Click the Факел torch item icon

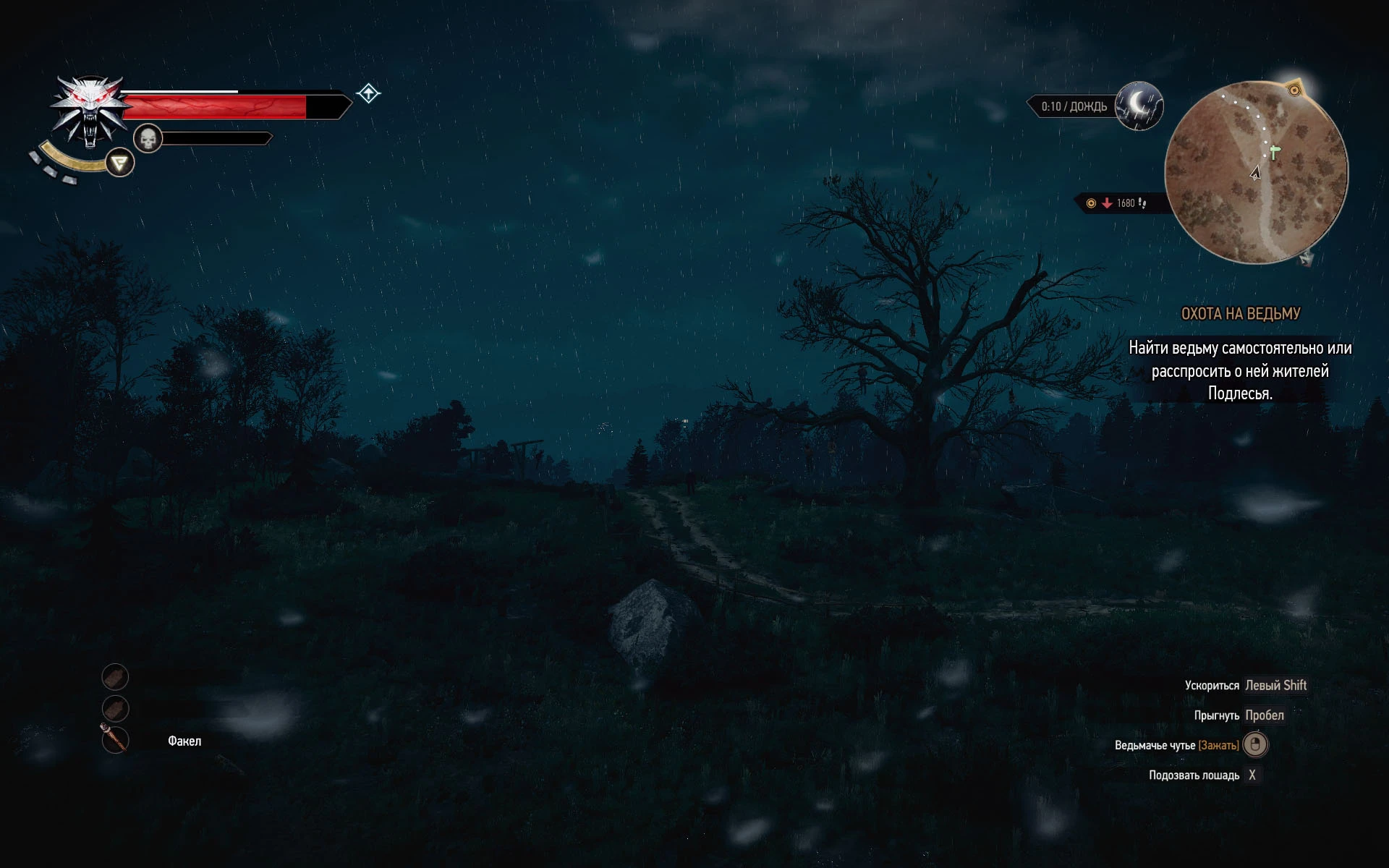coord(116,739)
